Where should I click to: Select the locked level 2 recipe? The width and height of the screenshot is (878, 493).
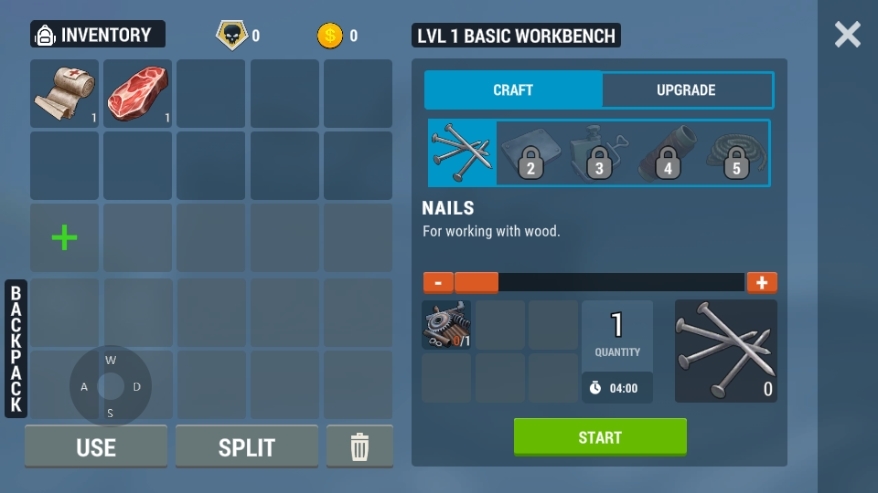point(530,153)
